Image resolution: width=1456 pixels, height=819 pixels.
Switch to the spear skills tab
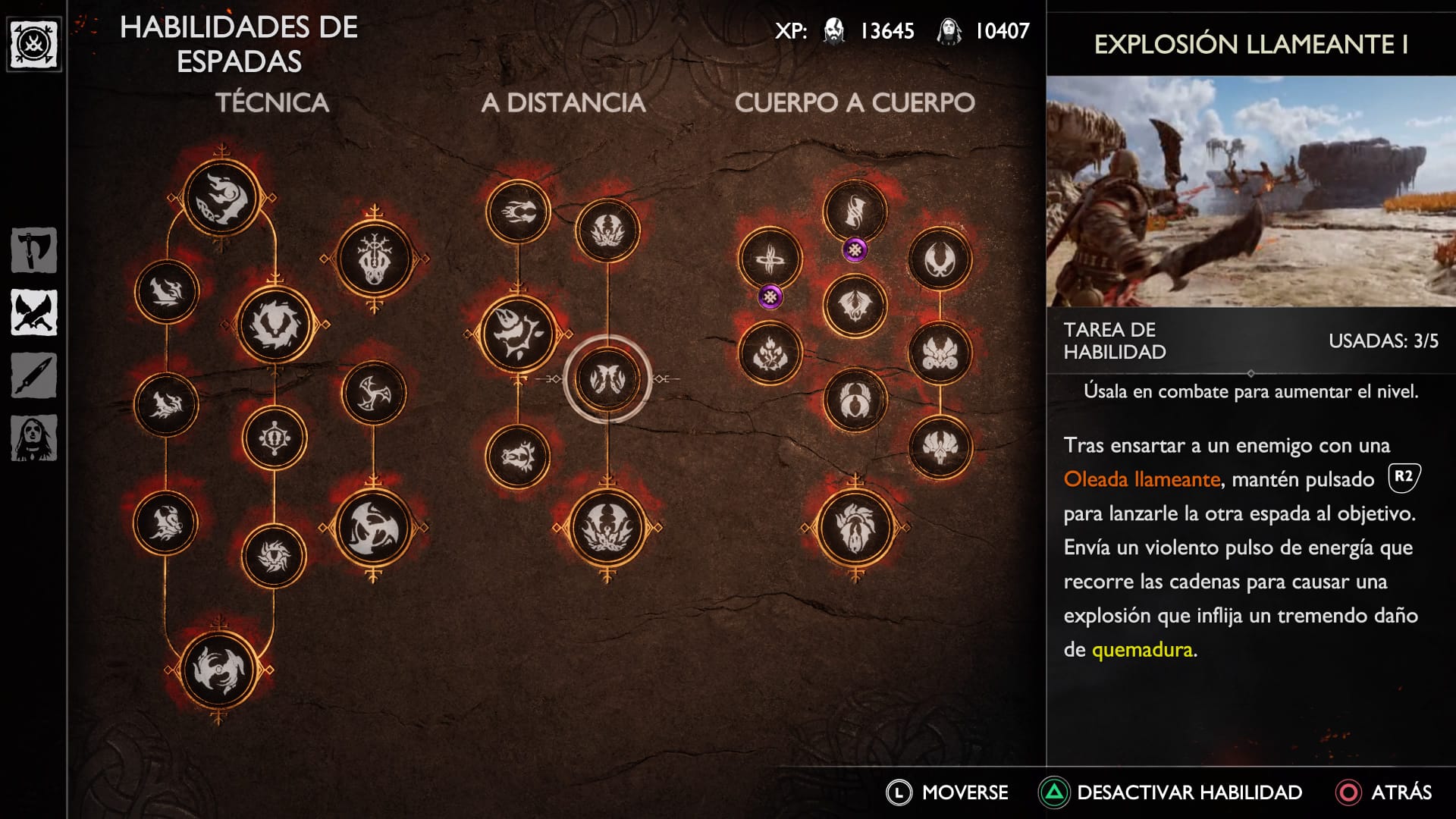(34, 375)
